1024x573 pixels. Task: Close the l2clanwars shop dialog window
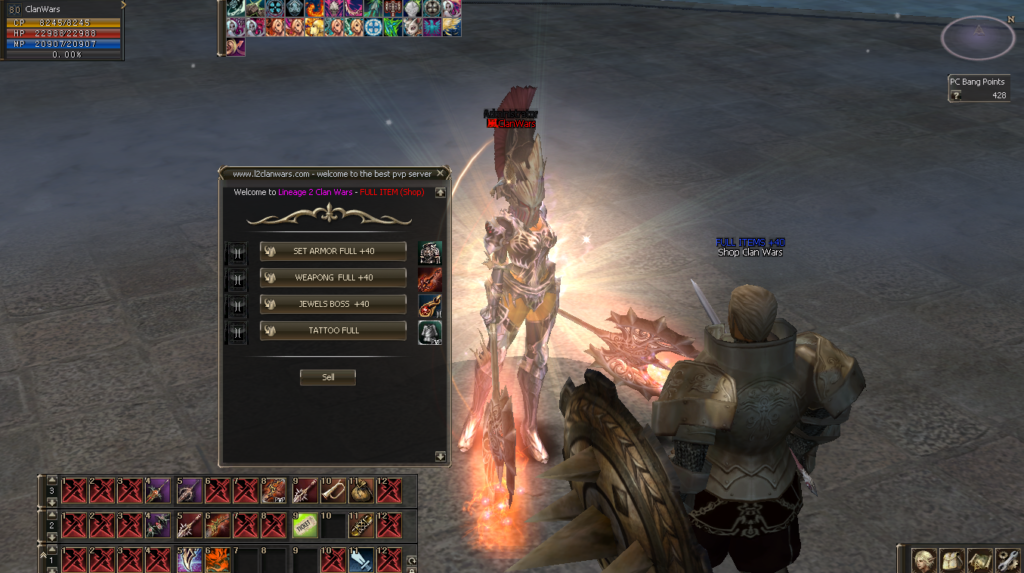pos(440,173)
